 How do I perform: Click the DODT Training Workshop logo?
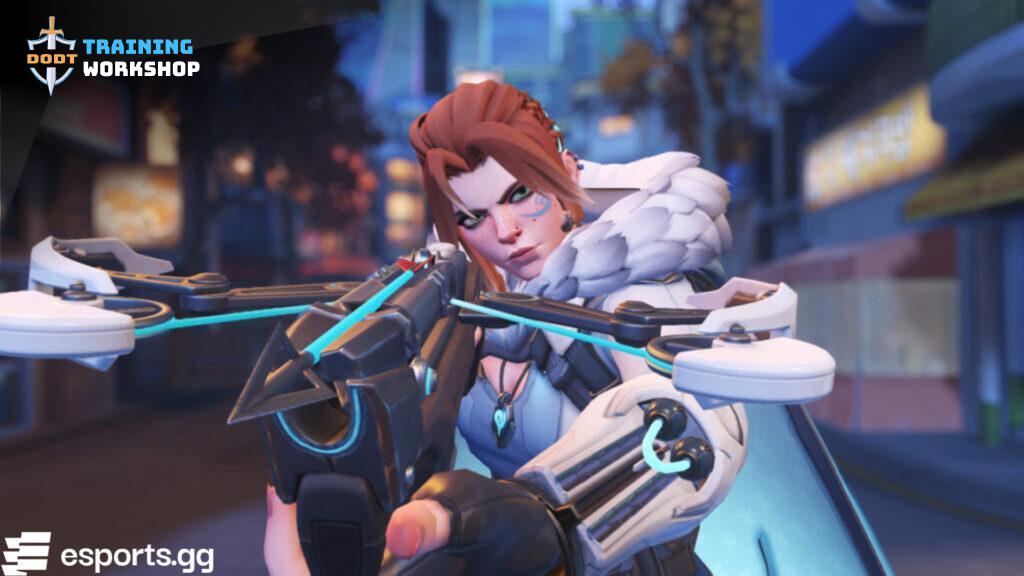[x=111, y=56]
